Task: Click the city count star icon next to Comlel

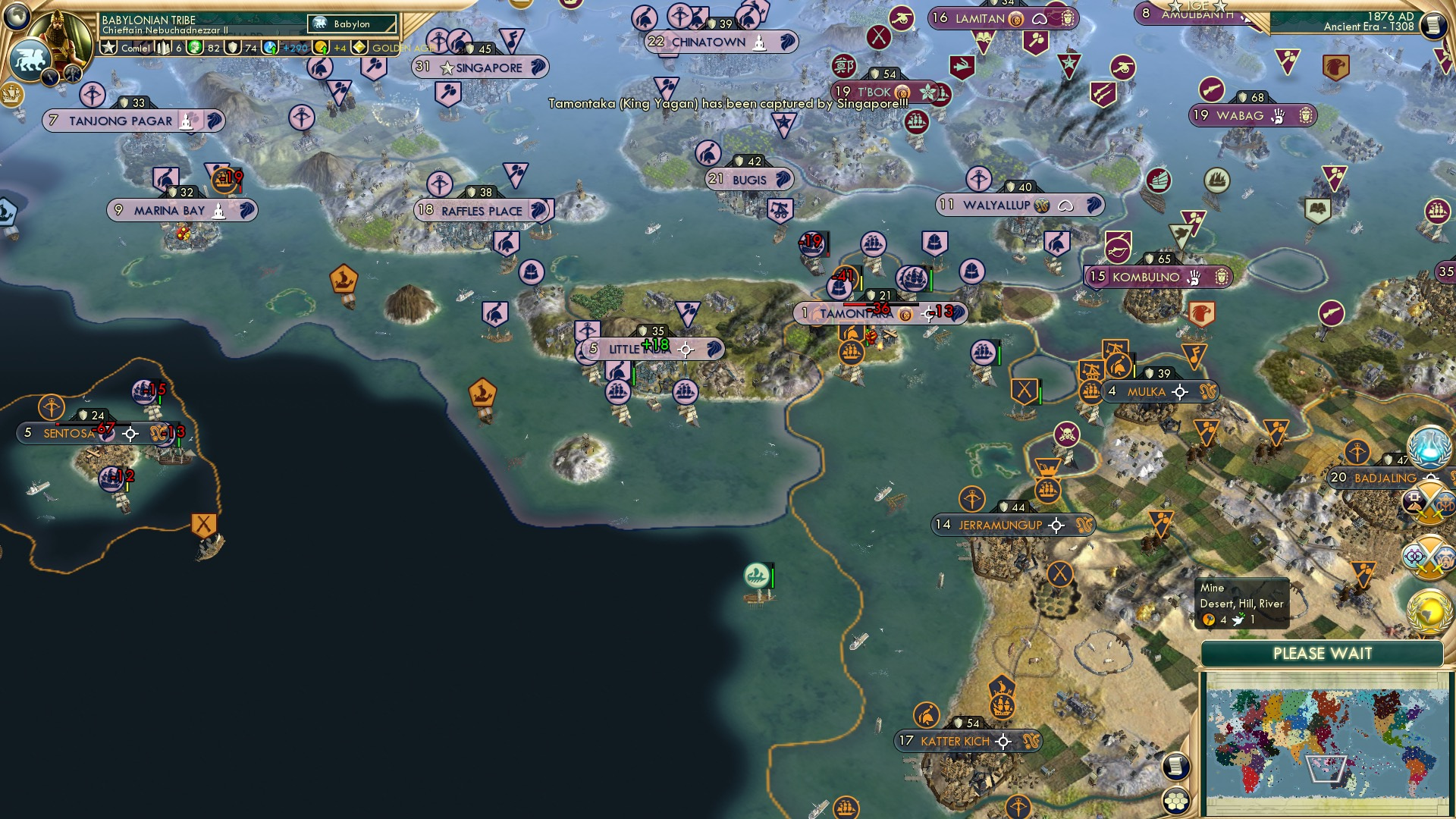Action: 109,48
